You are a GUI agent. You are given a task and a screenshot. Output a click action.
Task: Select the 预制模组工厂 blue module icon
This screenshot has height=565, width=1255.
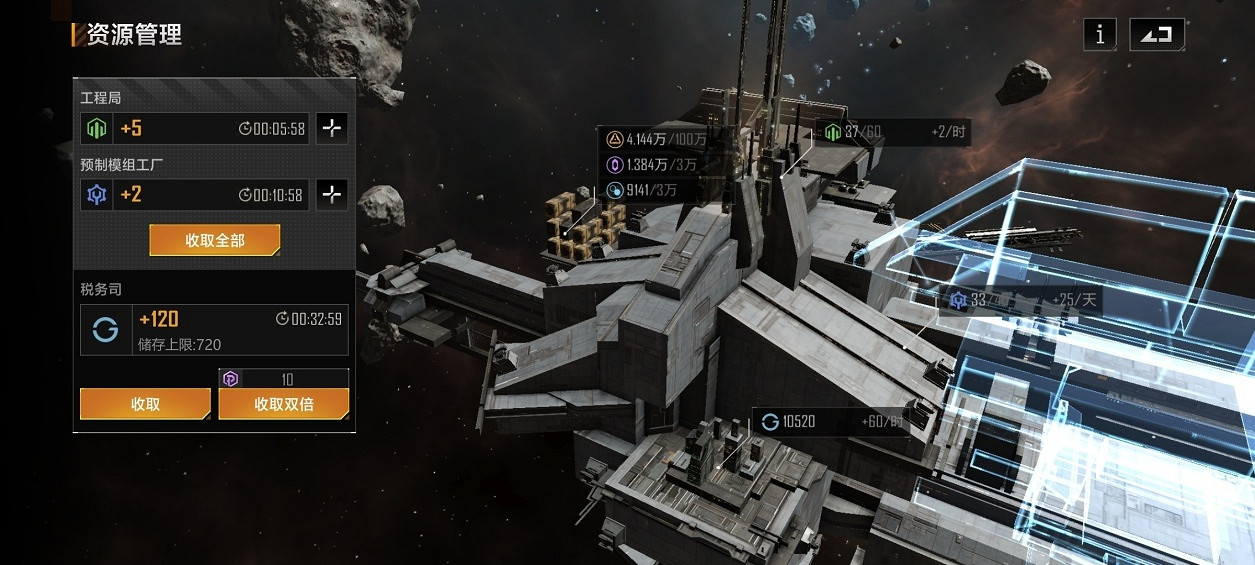pyautogui.click(x=97, y=194)
